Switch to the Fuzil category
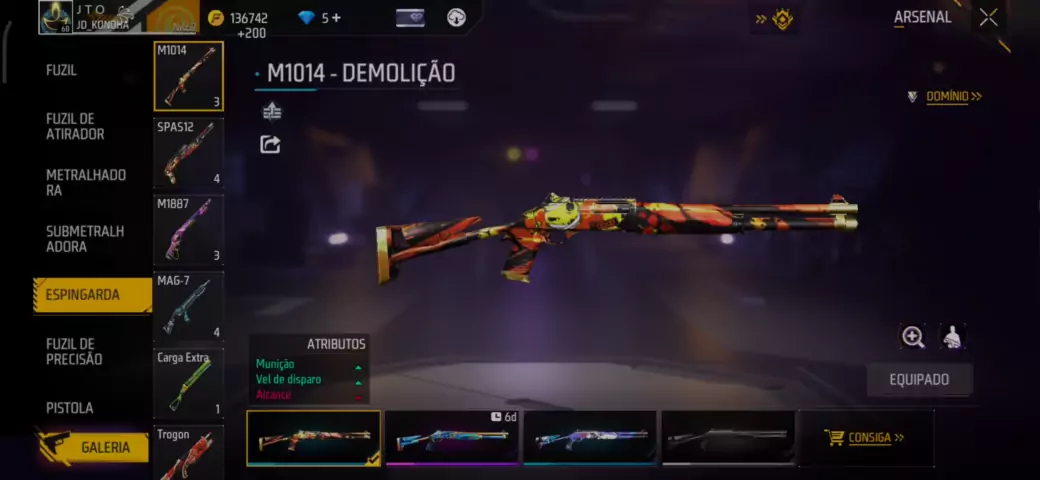This screenshot has width=1040, height=480. 61,70
